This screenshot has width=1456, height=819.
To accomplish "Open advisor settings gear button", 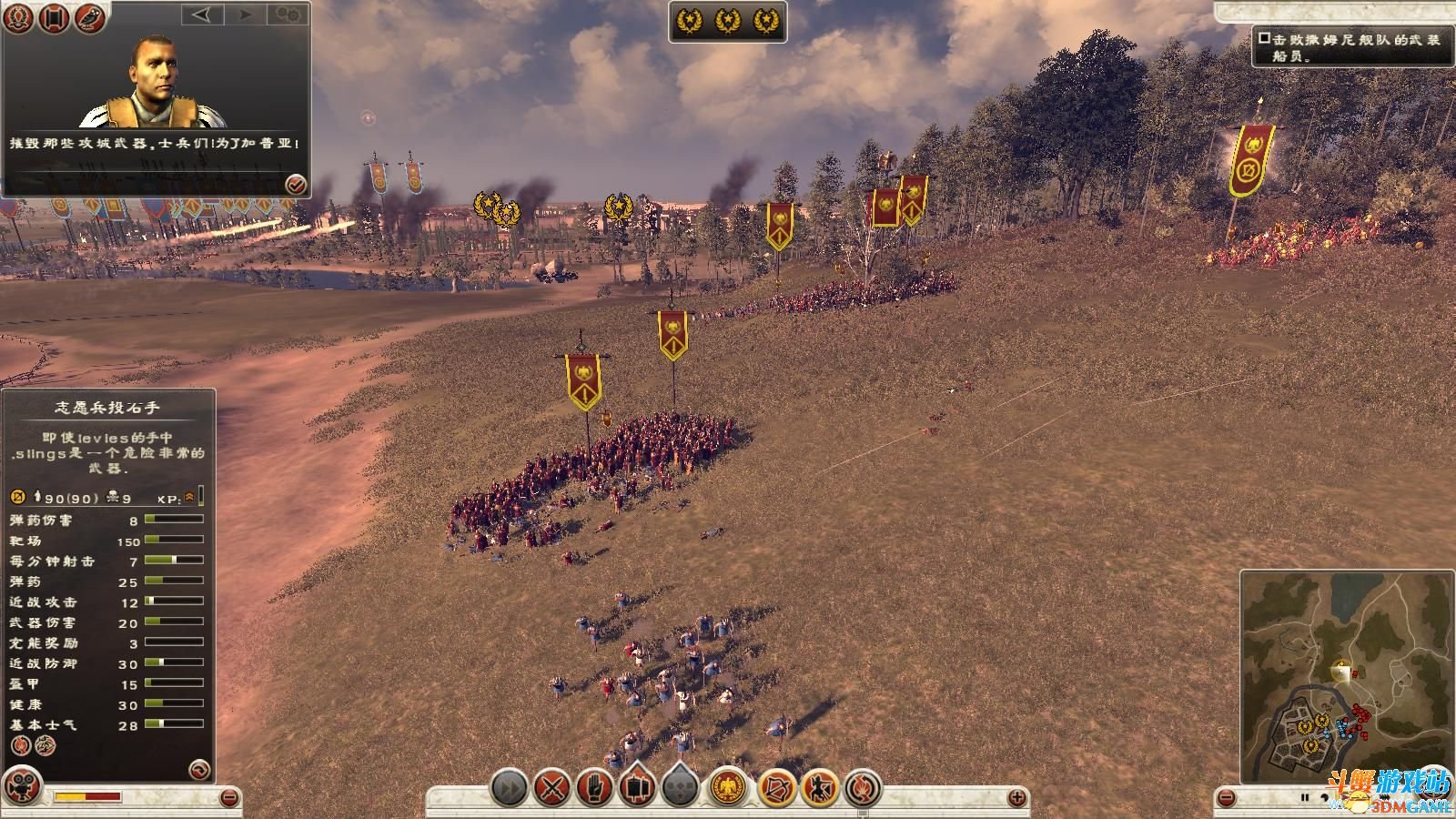I will point(288,15).
